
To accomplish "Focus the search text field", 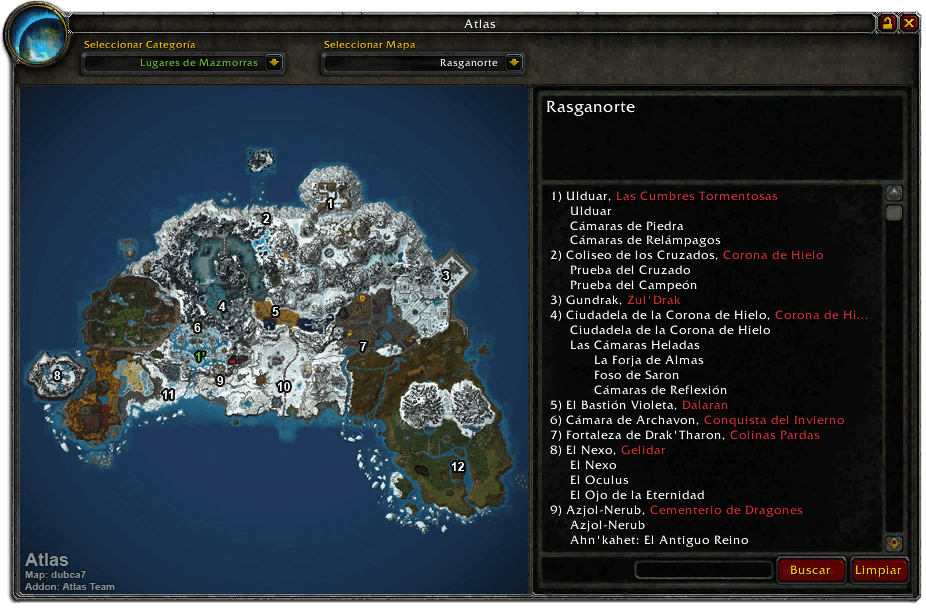I will pyautogui.click(x=704, y=570).
